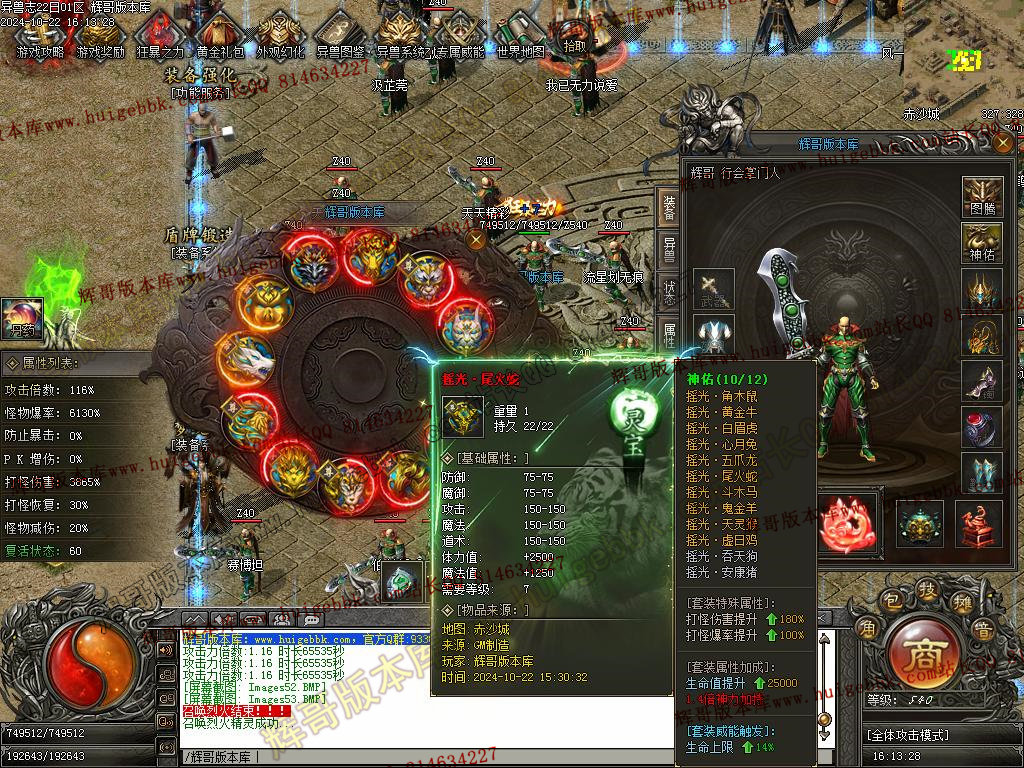The height and width of the screenshot is (768, 1024).
Task: Switch to the 异兽 beast tab
Action: tap(669, 250)
